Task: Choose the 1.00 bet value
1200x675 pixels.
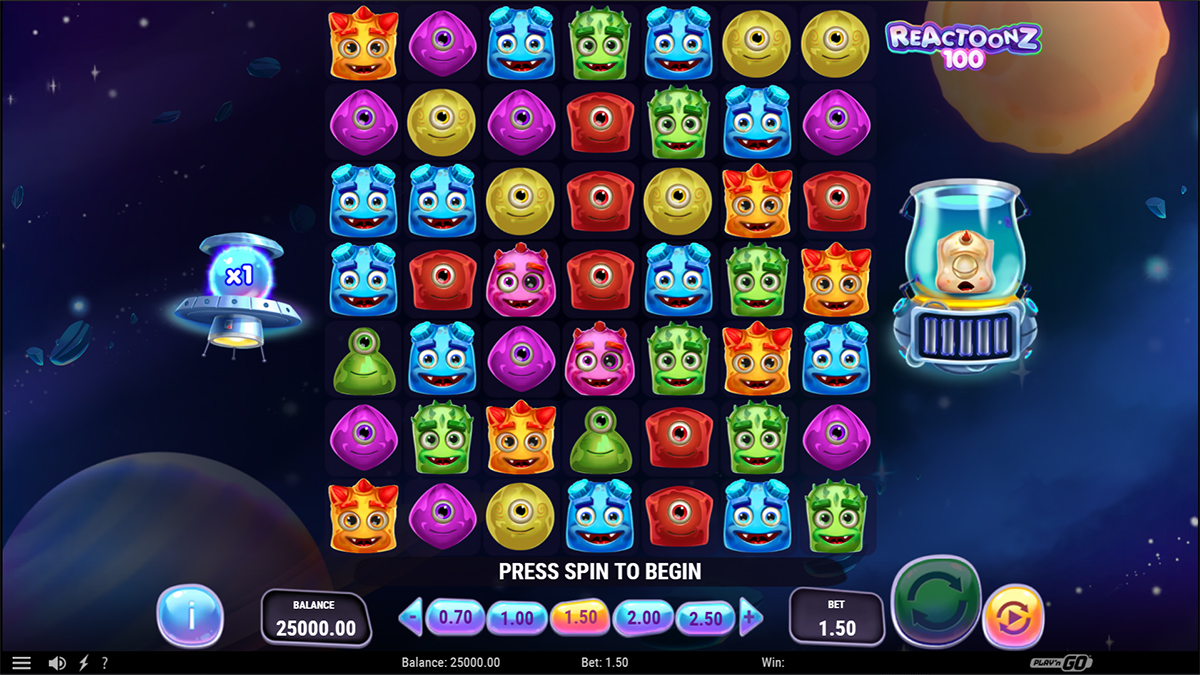Action: 517,618
